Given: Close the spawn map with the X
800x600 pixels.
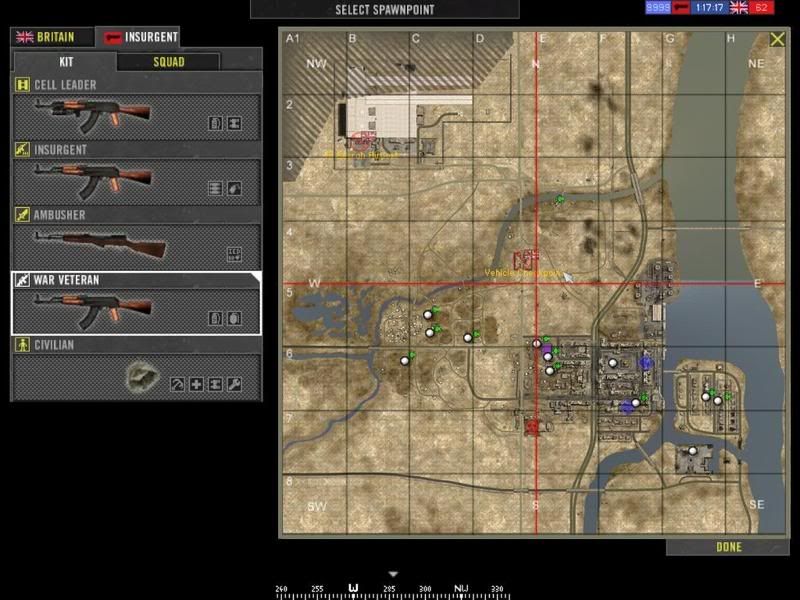Looking at the screenshot, I should (x=777, y=40).
